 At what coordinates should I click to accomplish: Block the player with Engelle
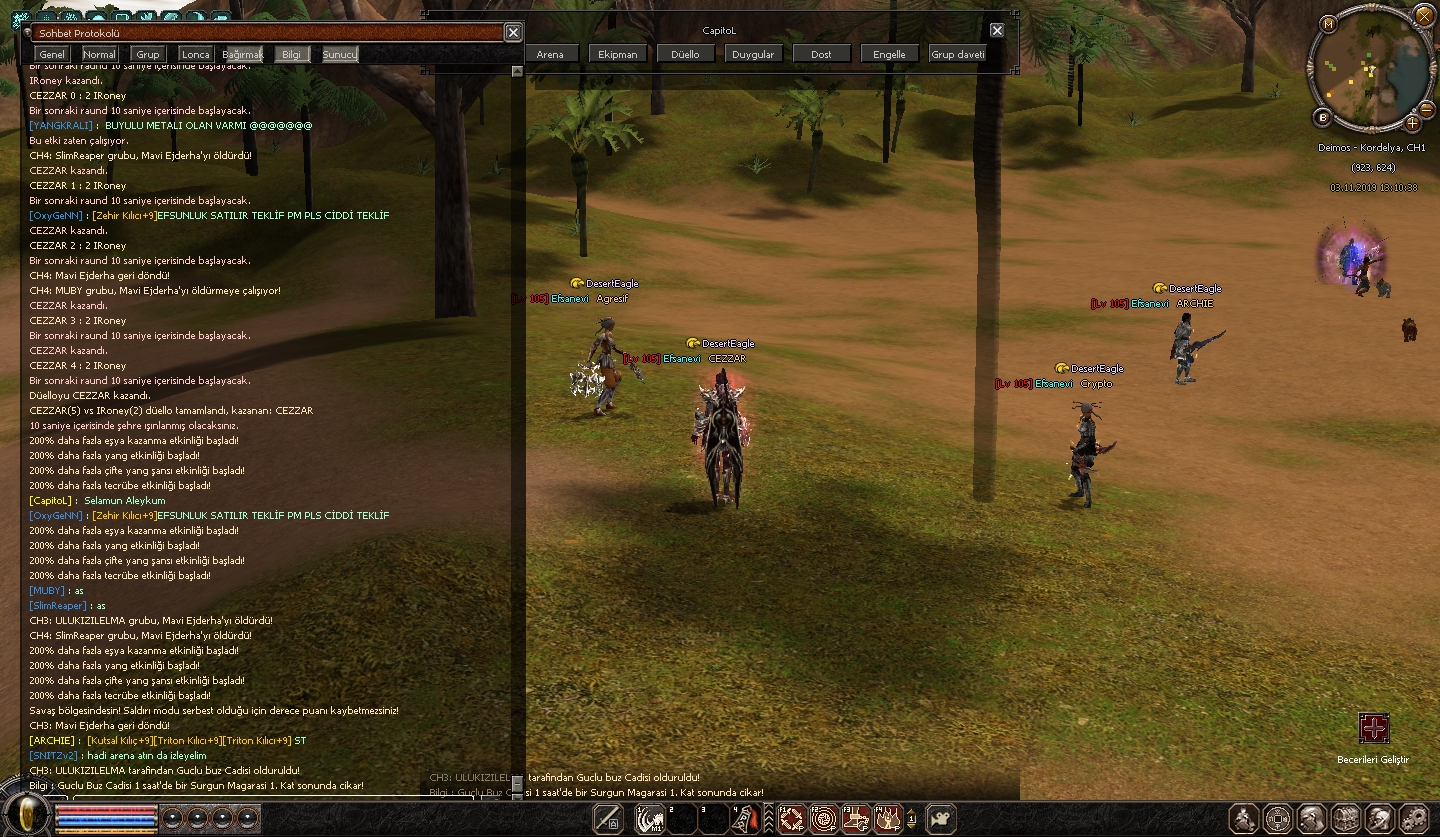pyautogui.click(x=889, y=54)
